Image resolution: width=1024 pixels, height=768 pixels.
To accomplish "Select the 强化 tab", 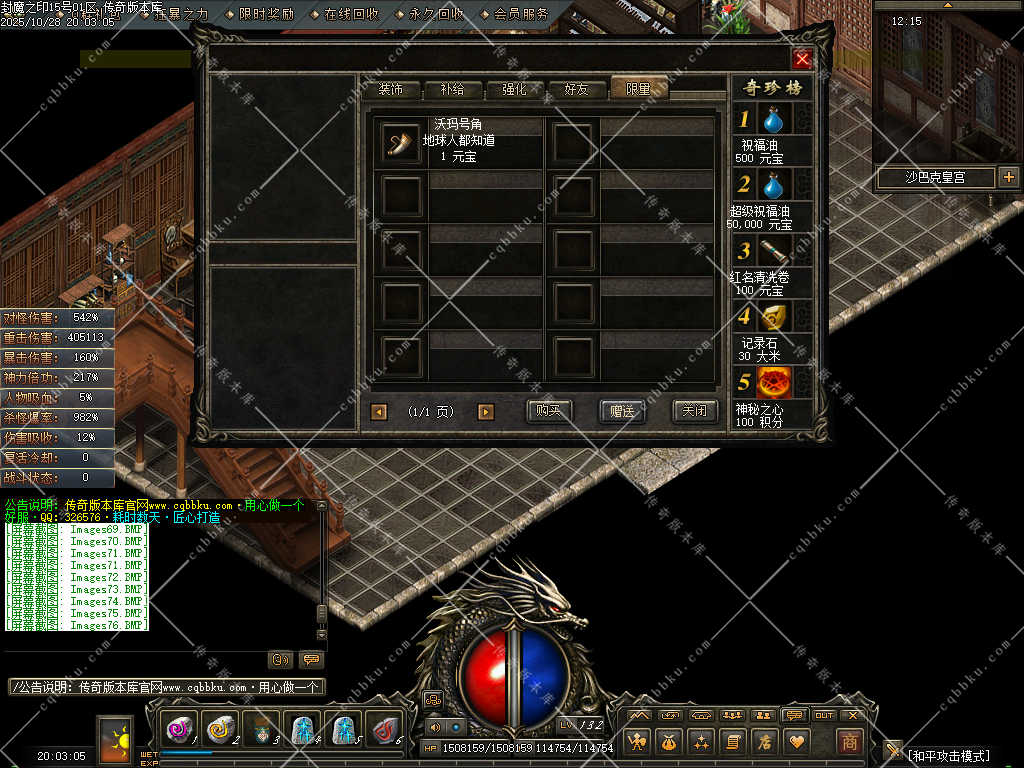I will click(x=514, y=89).
